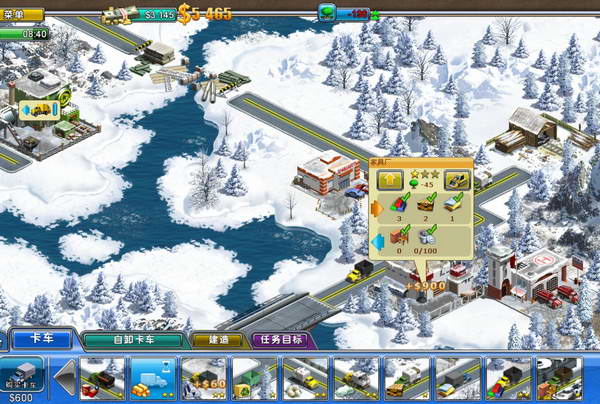Screen dimensions: 600x404
Task: Show the 任务目标 tab
Action: pyautogui.click(x=283, y=340)
